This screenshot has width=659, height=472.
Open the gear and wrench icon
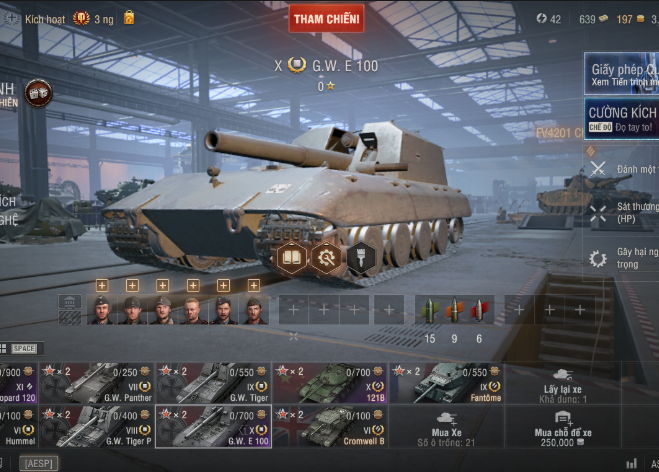pyautogui.click(x=325, y=259)
